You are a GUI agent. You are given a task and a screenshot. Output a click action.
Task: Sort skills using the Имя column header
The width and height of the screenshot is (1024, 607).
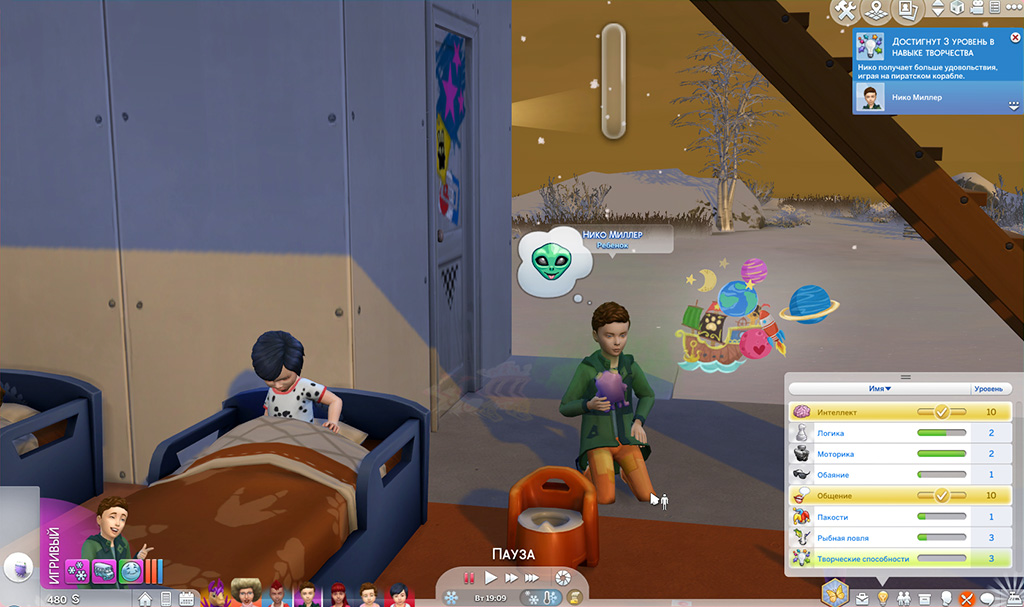[x=880, y=388]
